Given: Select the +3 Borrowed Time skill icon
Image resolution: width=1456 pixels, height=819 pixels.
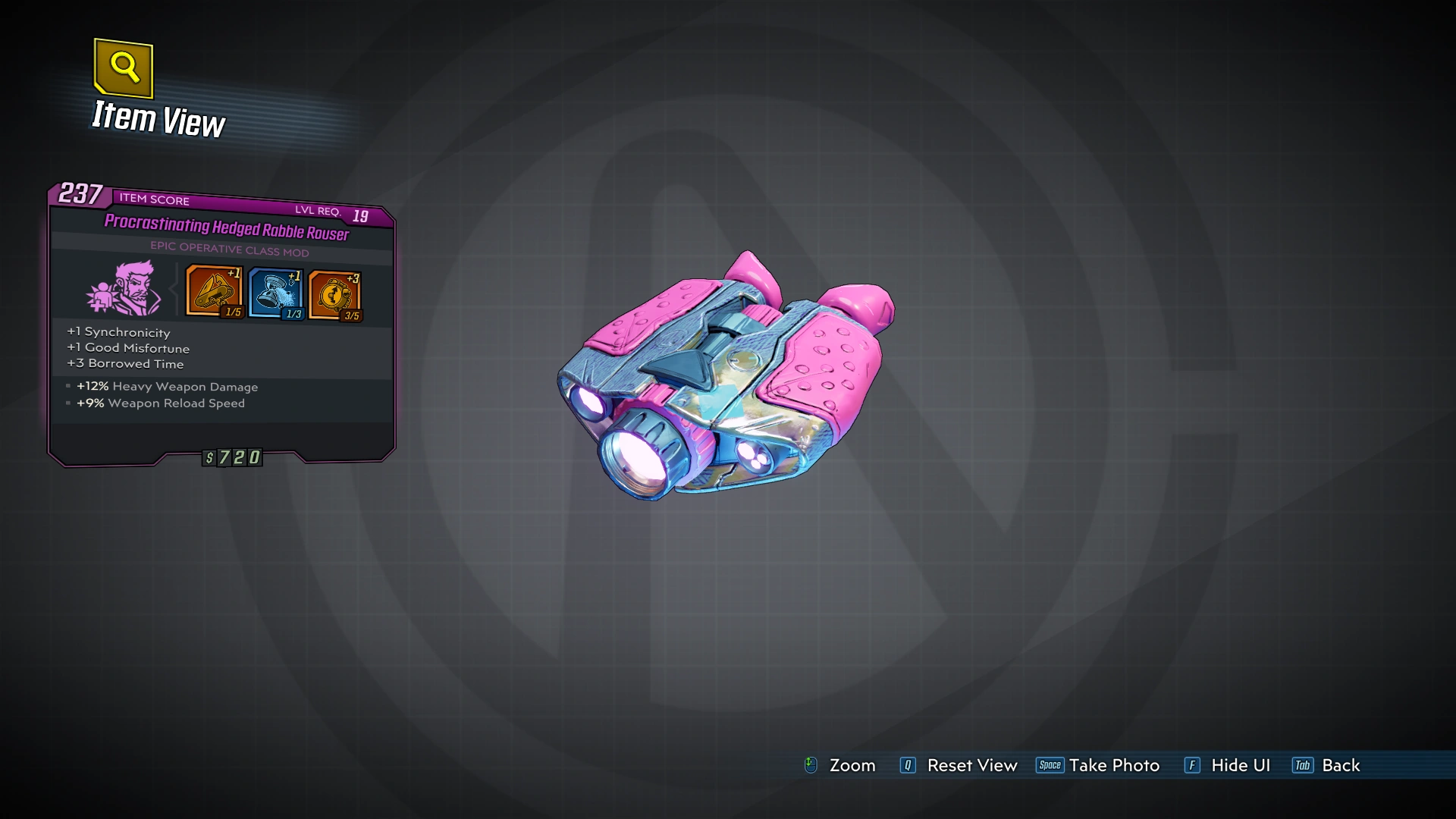Looking at the screenshot, I should pyautogui.click(x=334, y=293).
